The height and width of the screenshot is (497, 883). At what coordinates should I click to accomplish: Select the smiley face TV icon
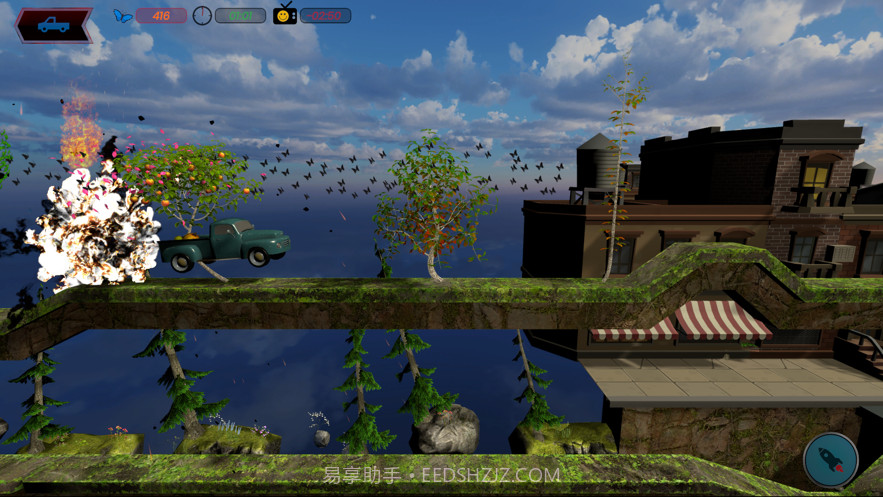point(285,14)
